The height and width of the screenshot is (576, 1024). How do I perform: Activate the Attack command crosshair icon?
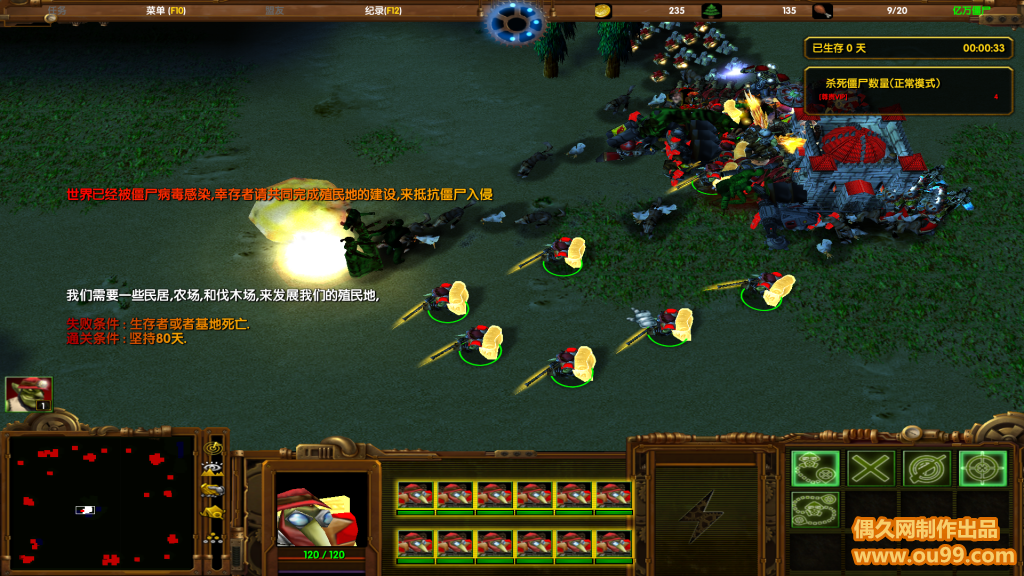(982, 468)
